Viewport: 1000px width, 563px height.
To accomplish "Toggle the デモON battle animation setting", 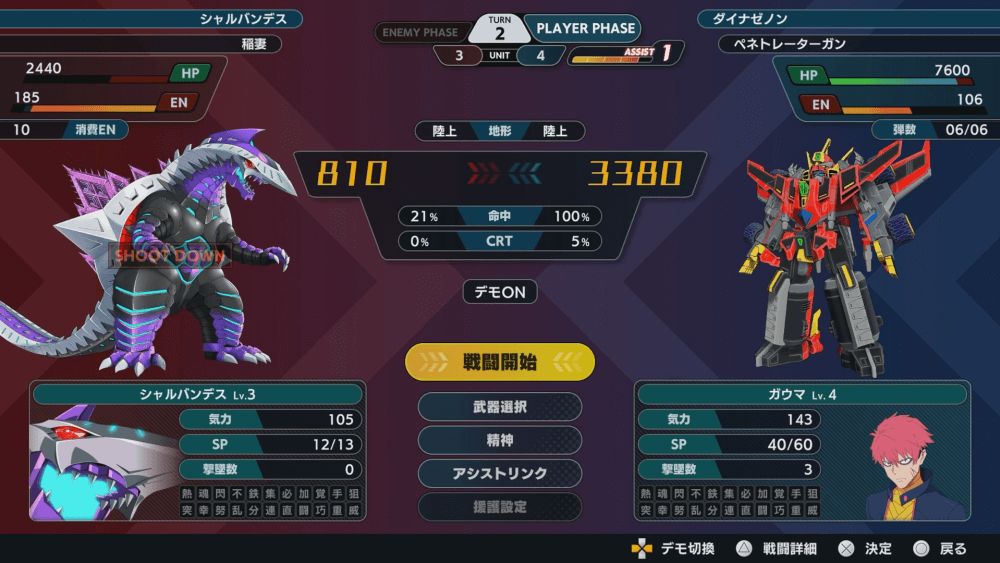I will pyautogui.click(x=500, y=292).
